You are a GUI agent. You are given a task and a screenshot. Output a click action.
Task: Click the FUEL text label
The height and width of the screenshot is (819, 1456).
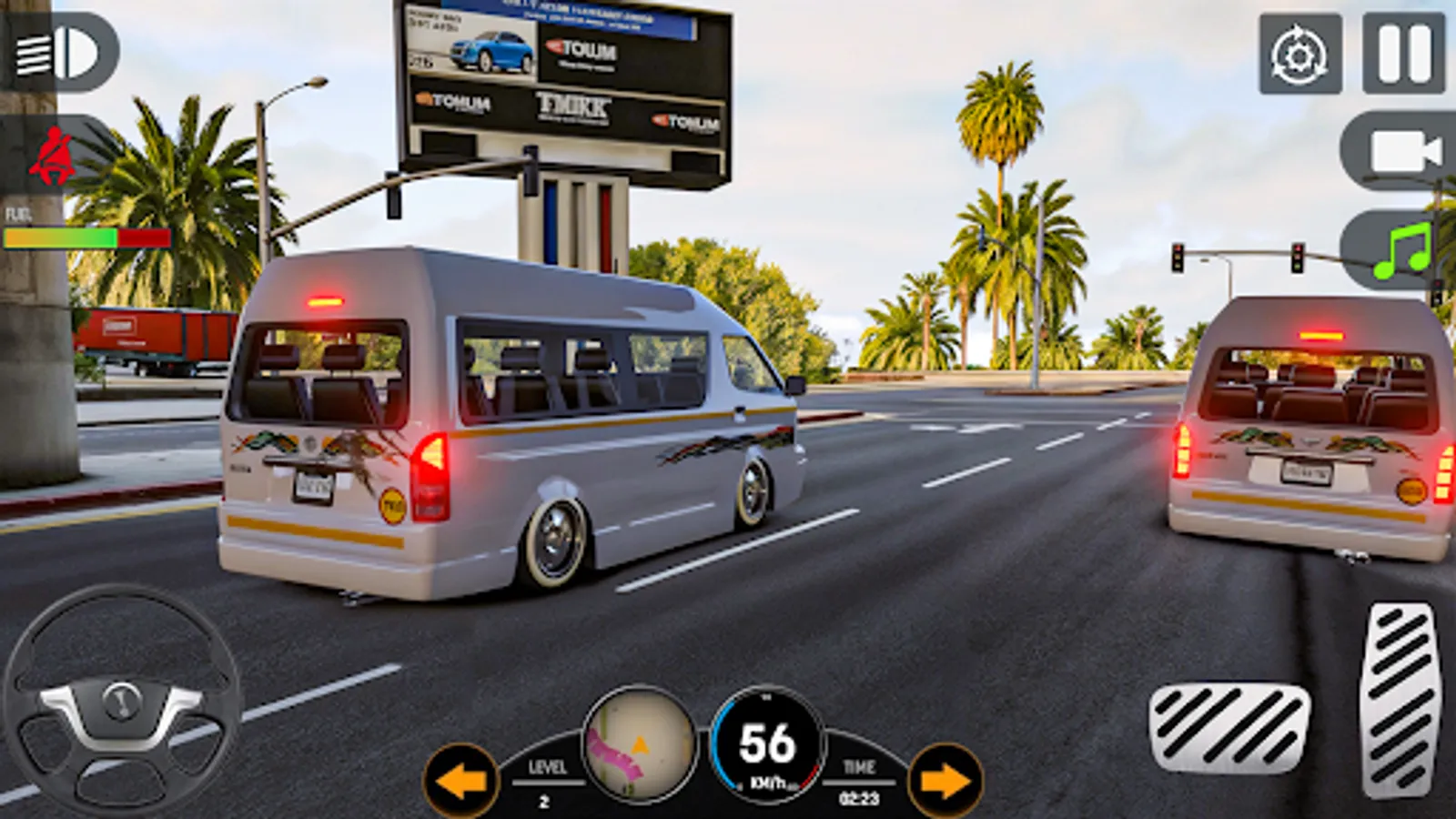(x=19, y=213)
